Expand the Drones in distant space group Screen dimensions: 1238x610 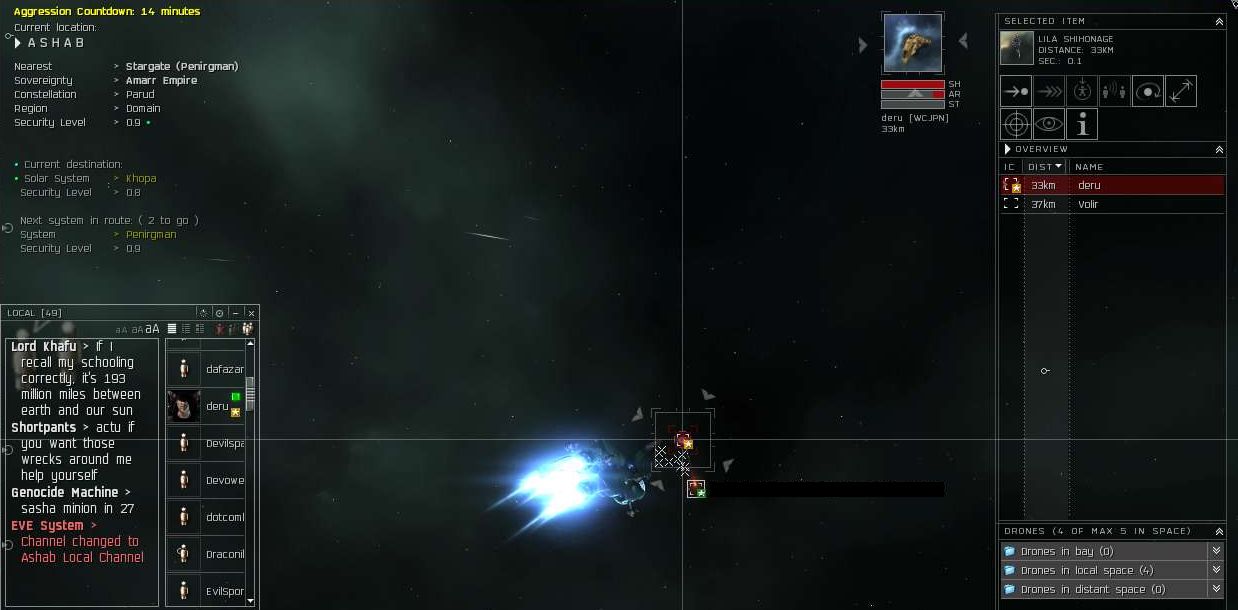[x=1216, y=589]
